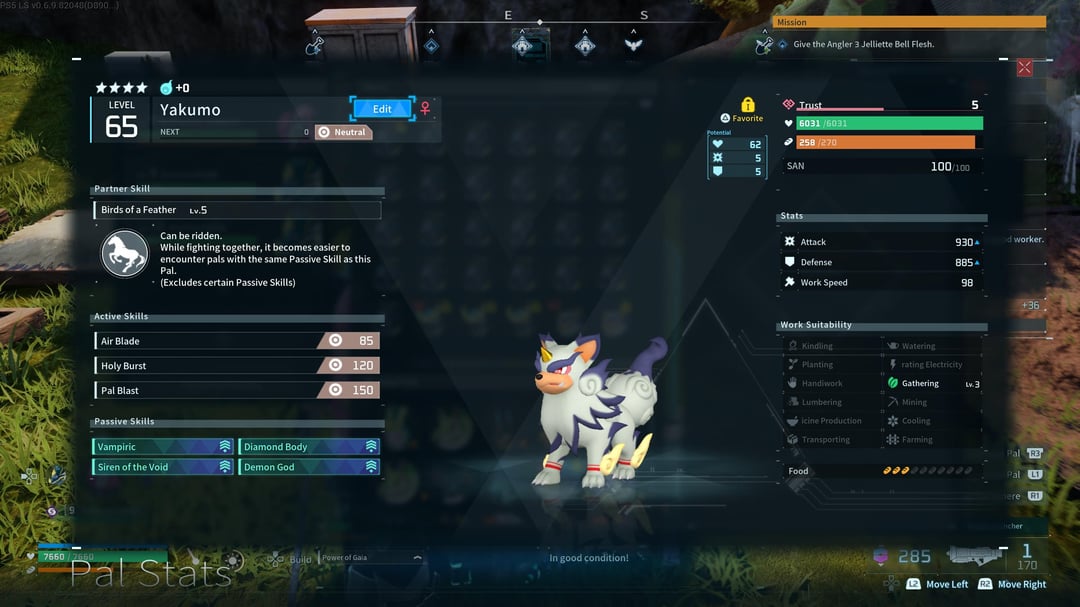Screen dimensions: 1080x607
Task: Select the Demon God passive skill
Action: (309, 467)
